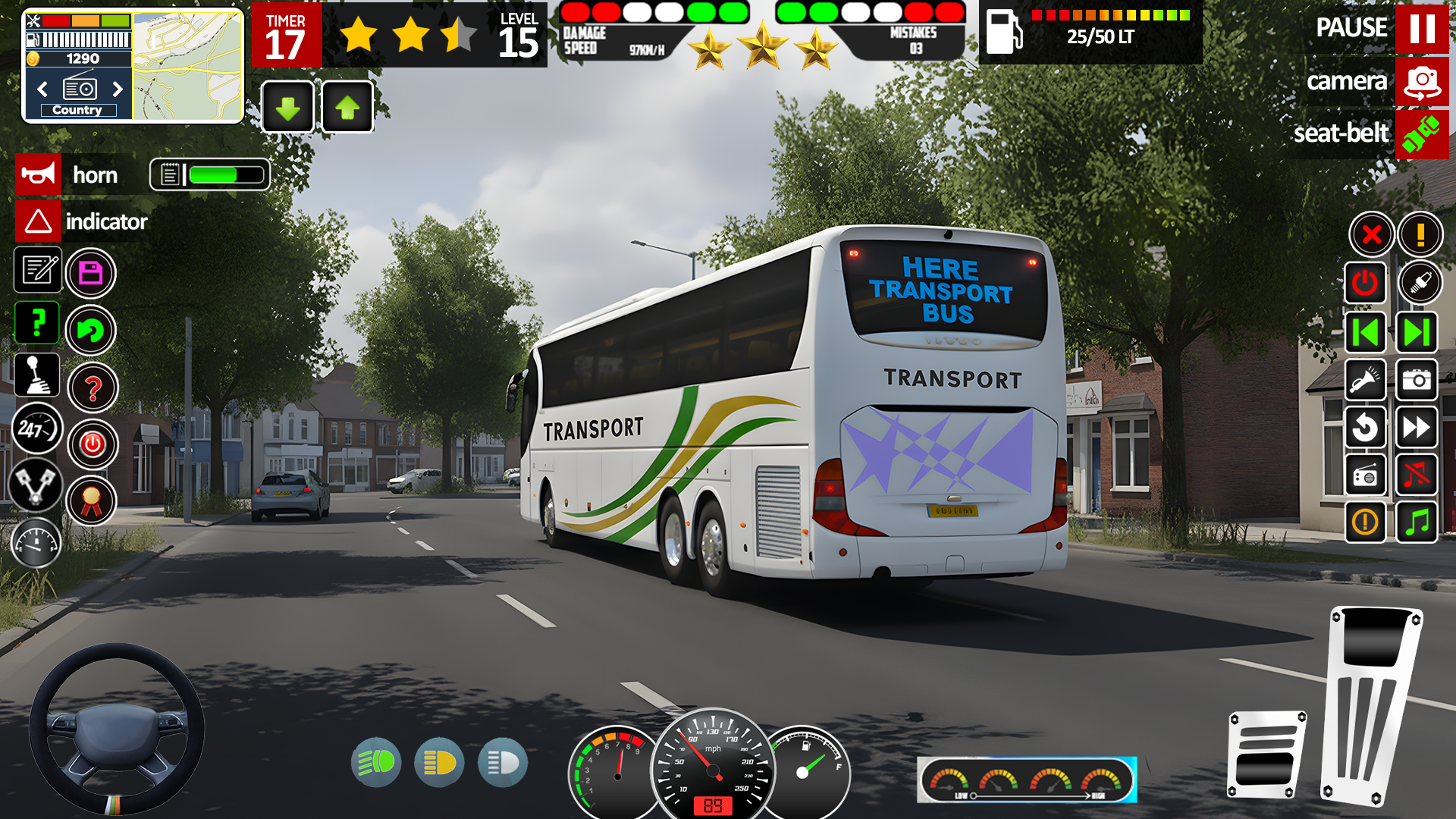Toggle the indicator control
The width and height of the screenshot is (1456, 819).
click(38, 222)
